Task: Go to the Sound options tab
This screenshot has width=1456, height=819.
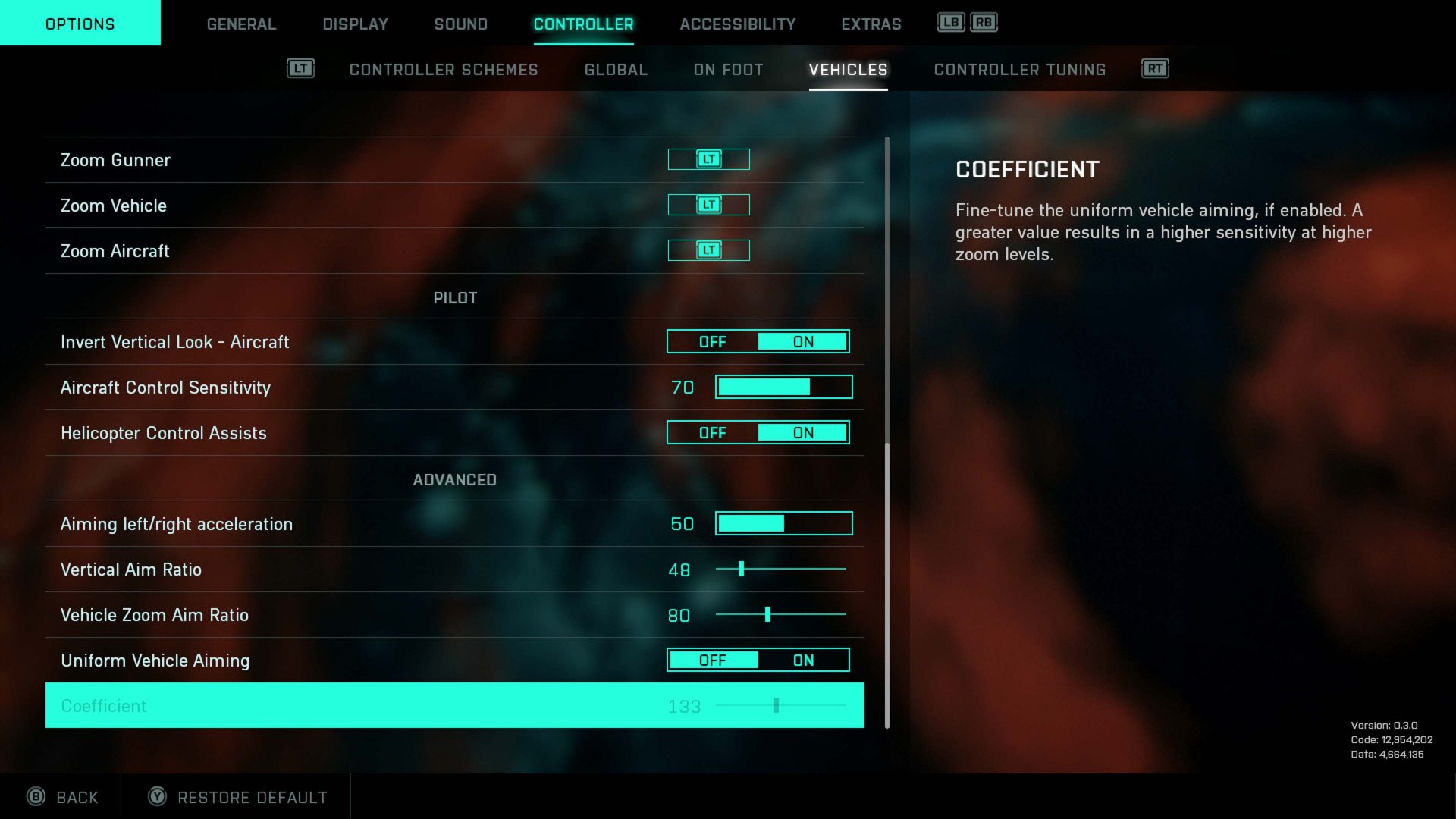Action: point(460,24)
